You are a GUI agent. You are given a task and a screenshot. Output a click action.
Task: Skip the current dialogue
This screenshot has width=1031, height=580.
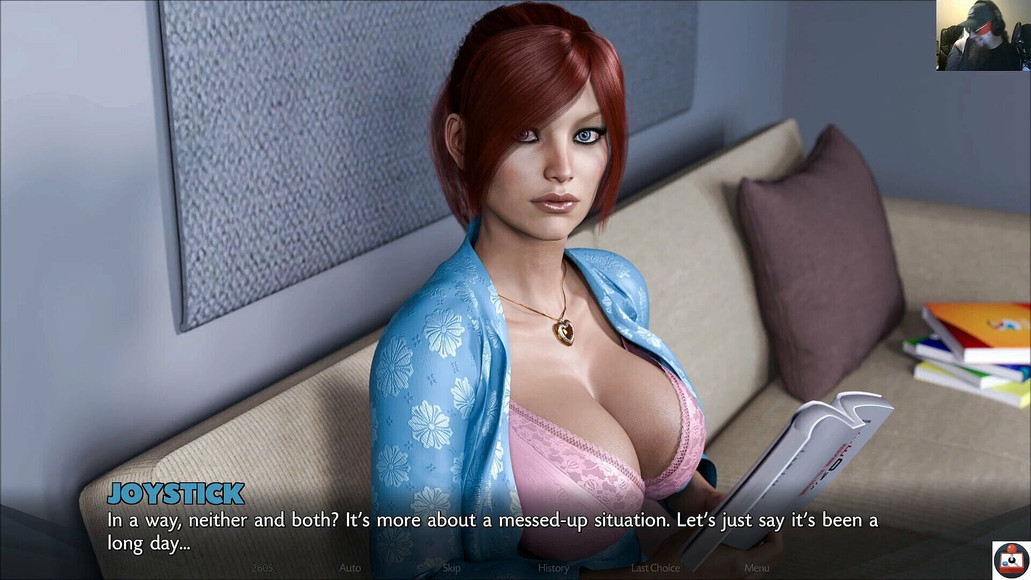coord(452,568)
